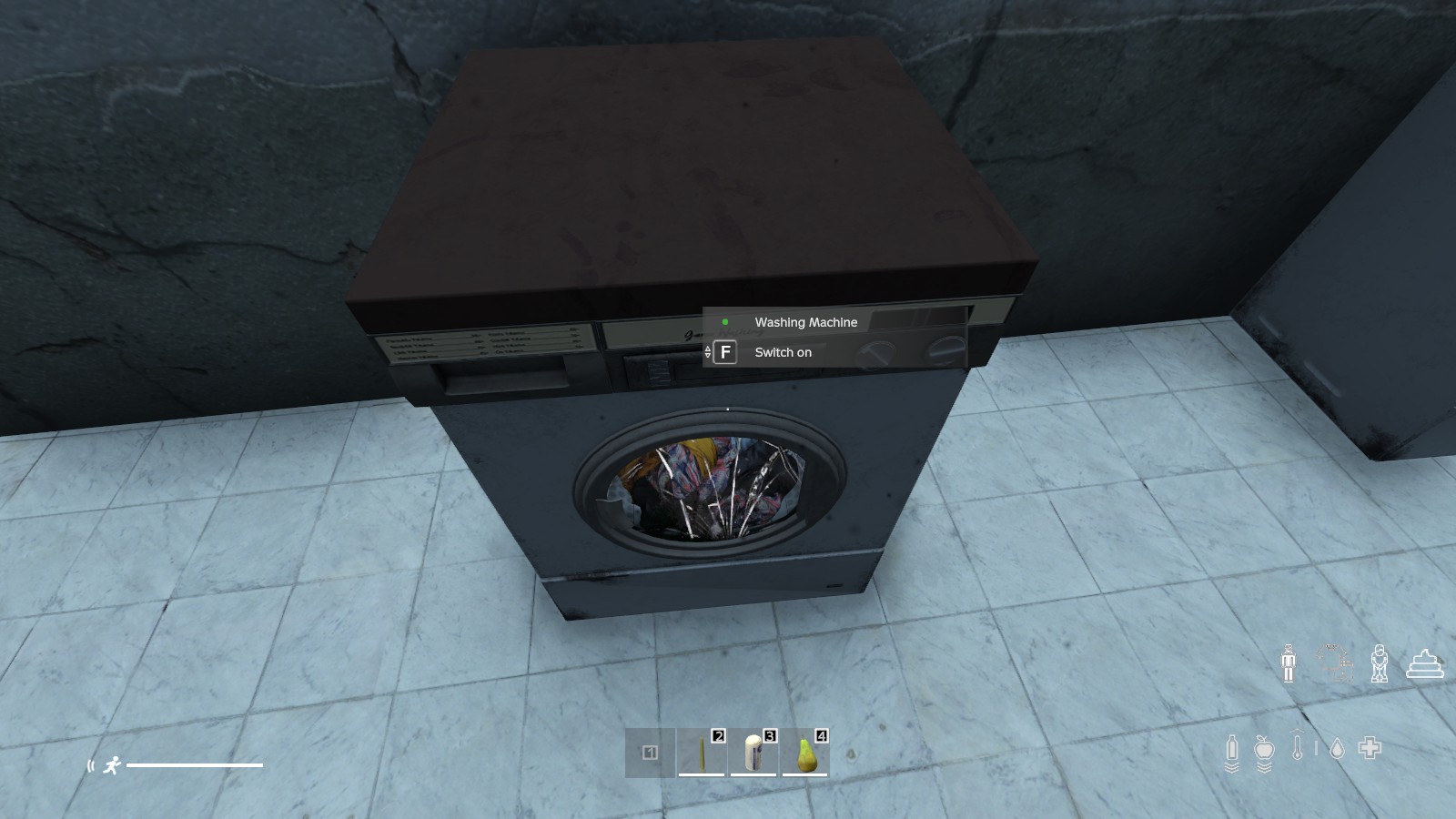The width and height of the screenshot is (1456, 819).
Task: Select the thin stick item in hotbar slot 2
Action: click(702, 753)
